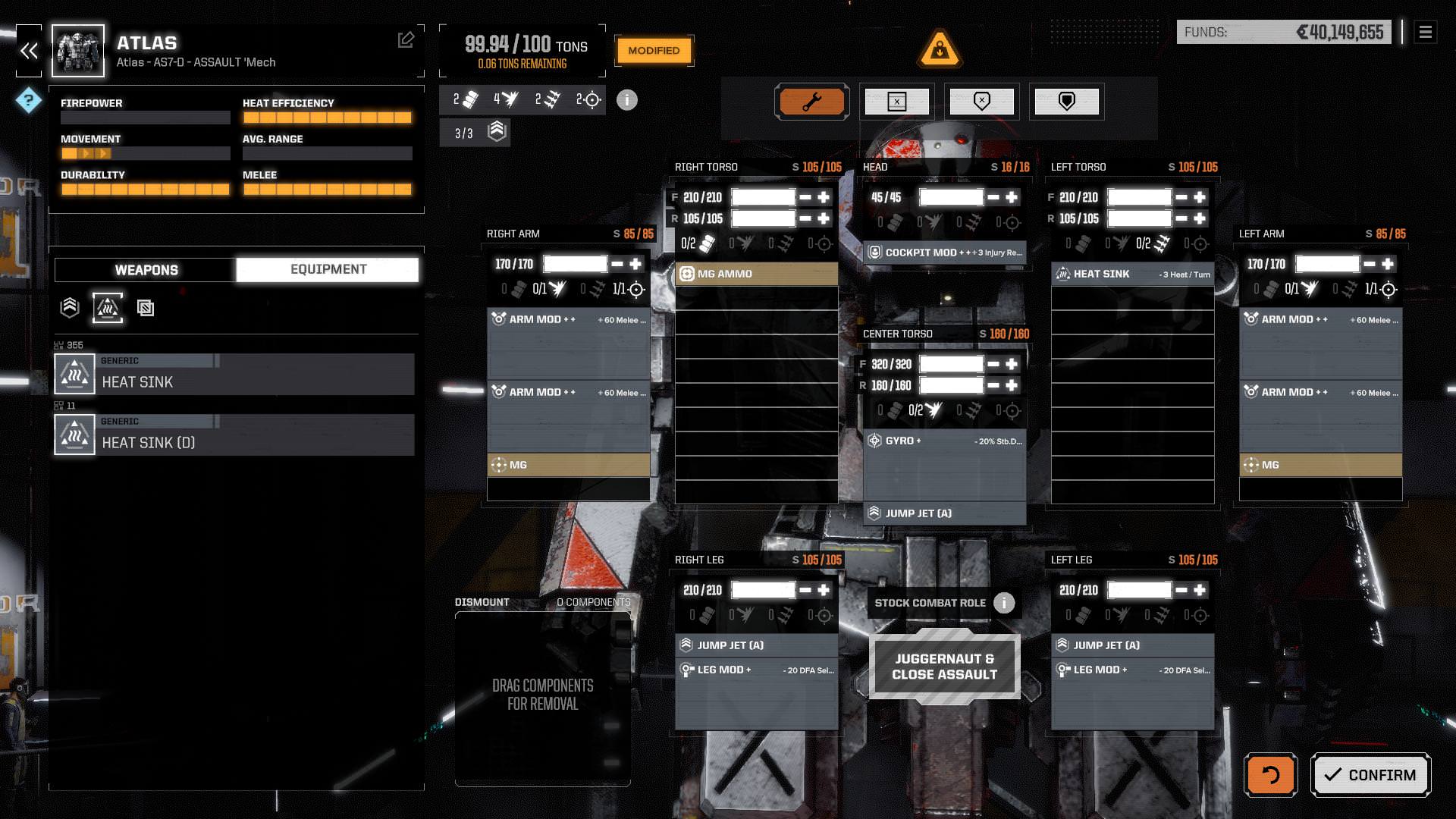Increase head armor with plus button
The height and width of the screenshot is (819, 1456).
click(1012, 197)
